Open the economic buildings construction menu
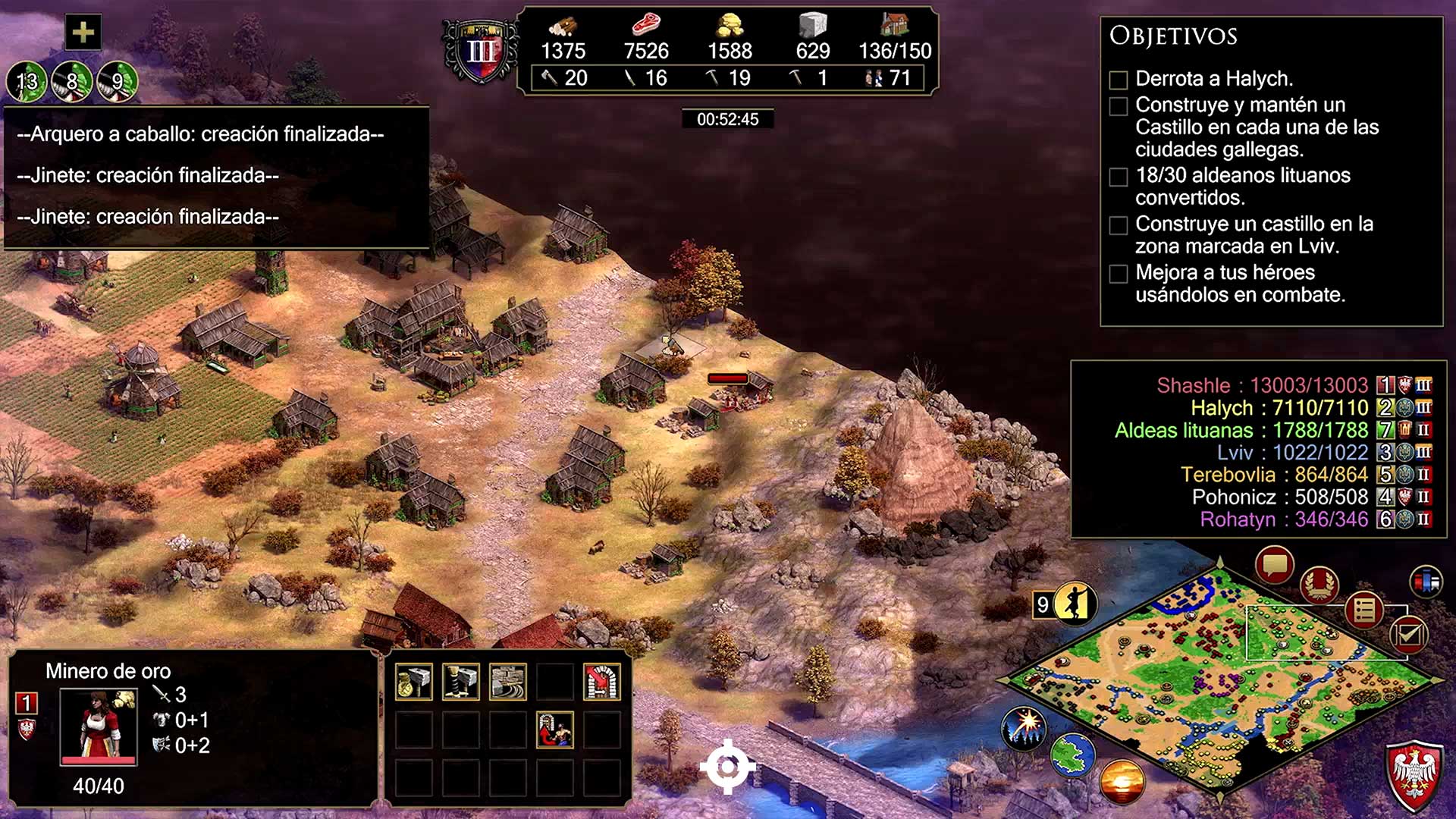This screenshot has width=1456, height=819. tap(414, 681)
